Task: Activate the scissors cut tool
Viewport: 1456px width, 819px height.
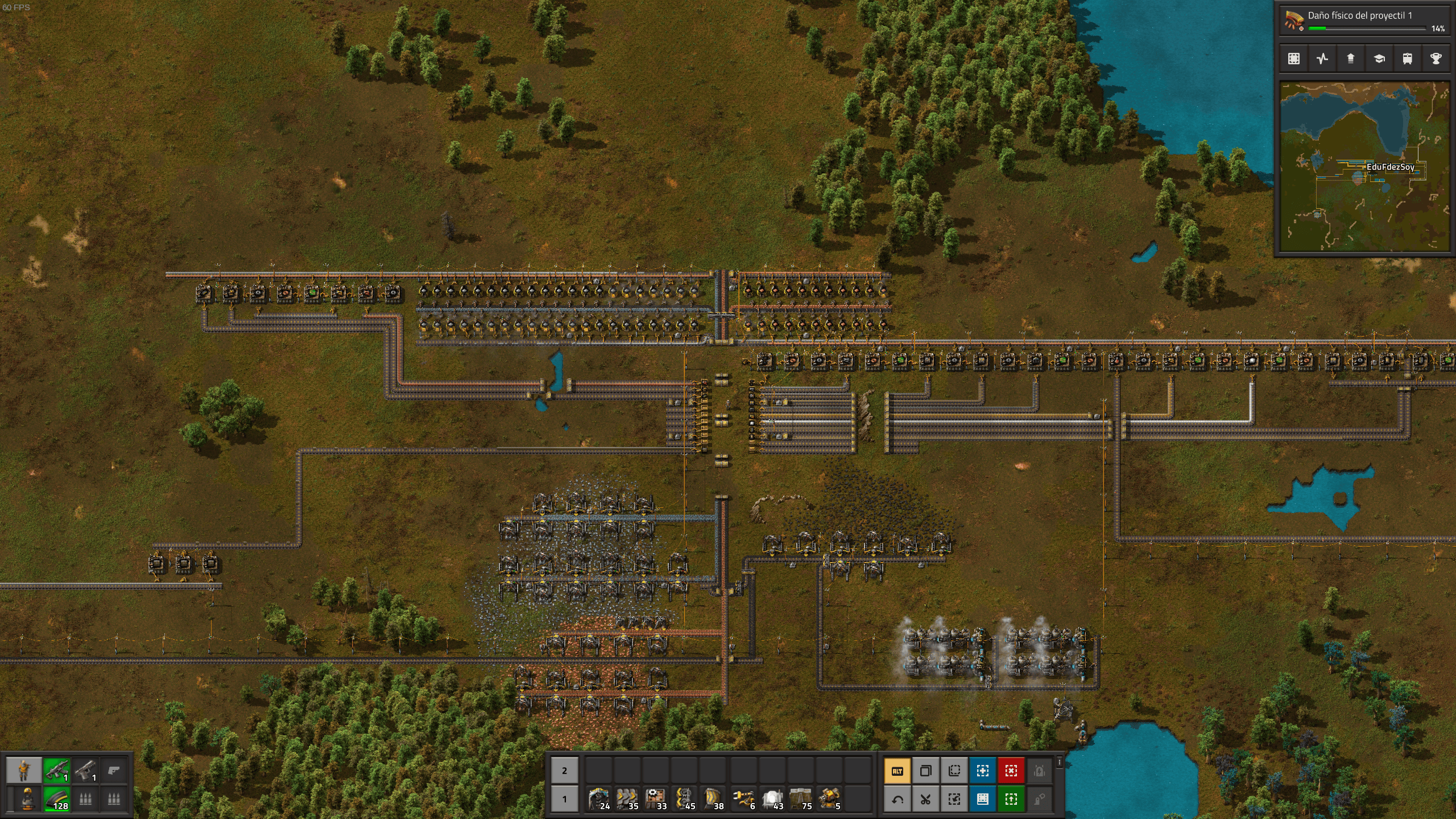Action: point(925,799)
